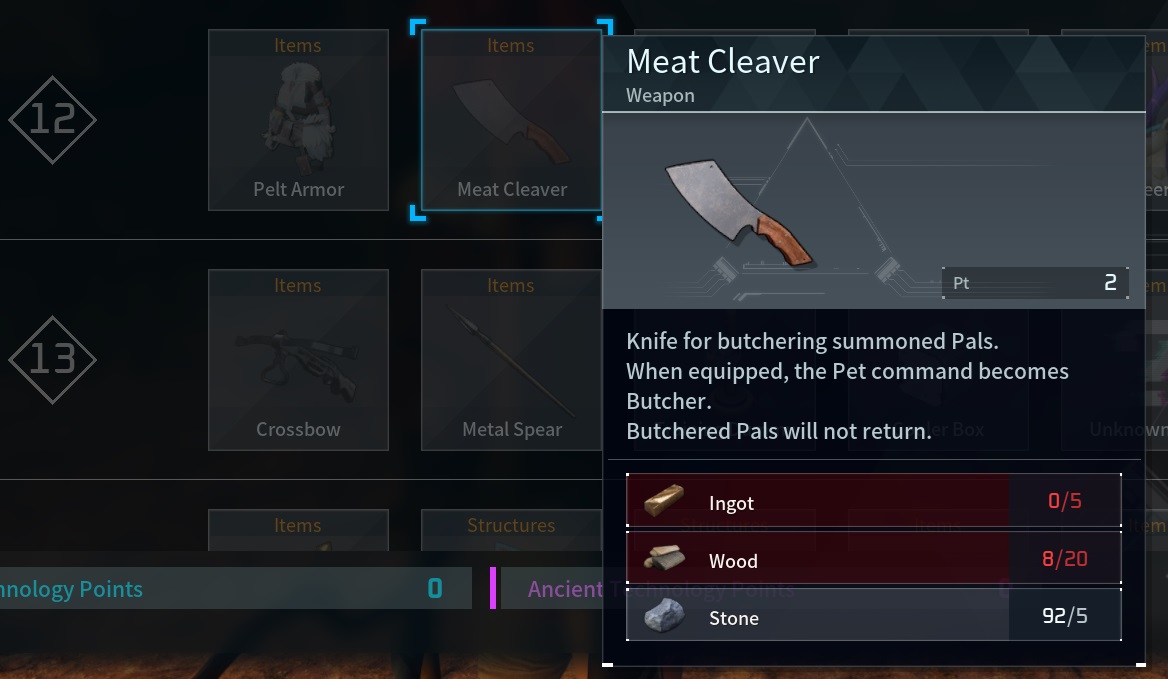
Task: Select the Pelt Armor technology tile
Action: click(298, 120)
